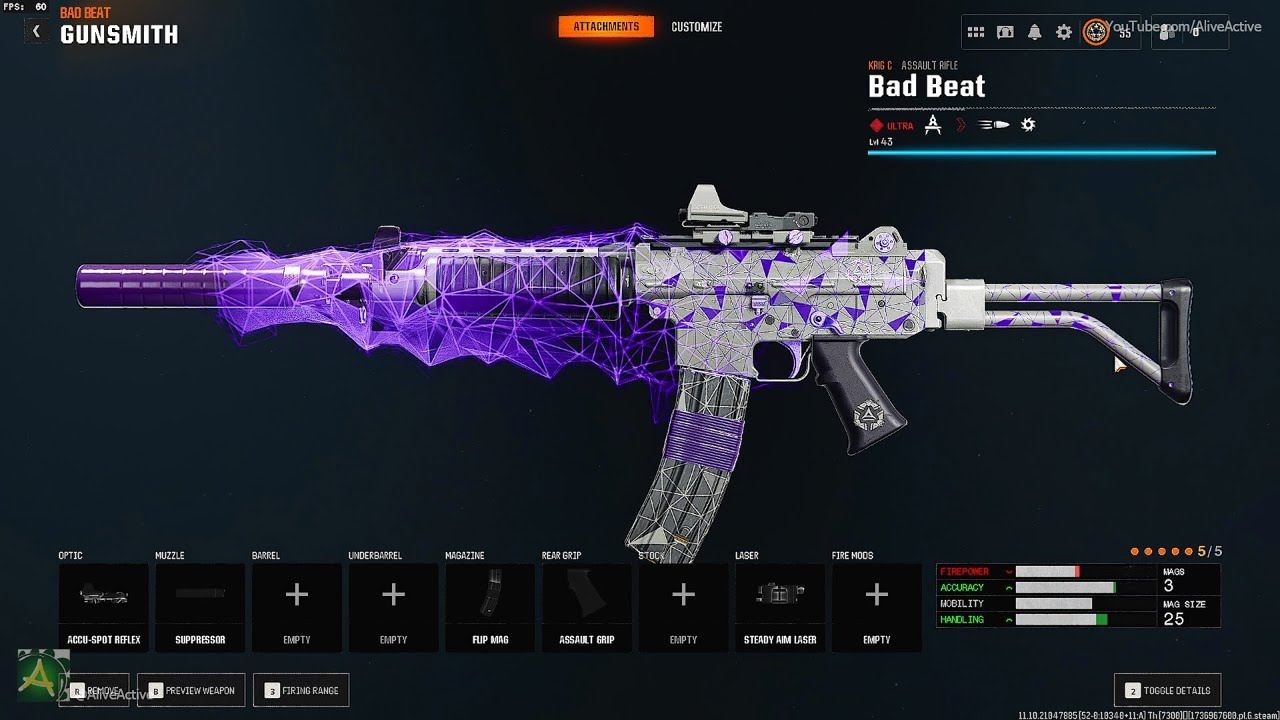
Task: Click the Preview Weapon button
Action: pyautogui.click(x=190, y=691)
